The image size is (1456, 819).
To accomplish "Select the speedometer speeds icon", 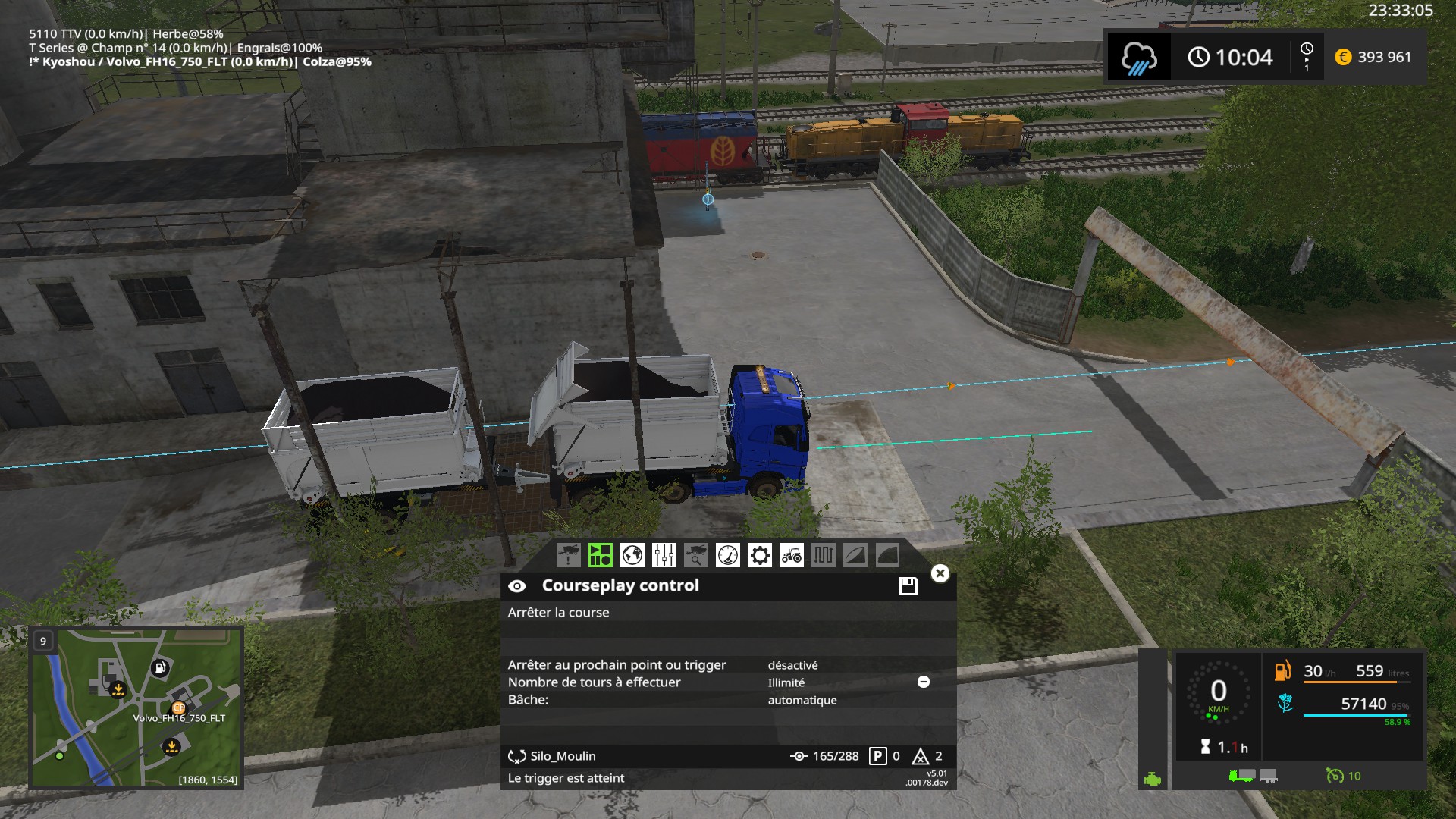I will point(727,556).
